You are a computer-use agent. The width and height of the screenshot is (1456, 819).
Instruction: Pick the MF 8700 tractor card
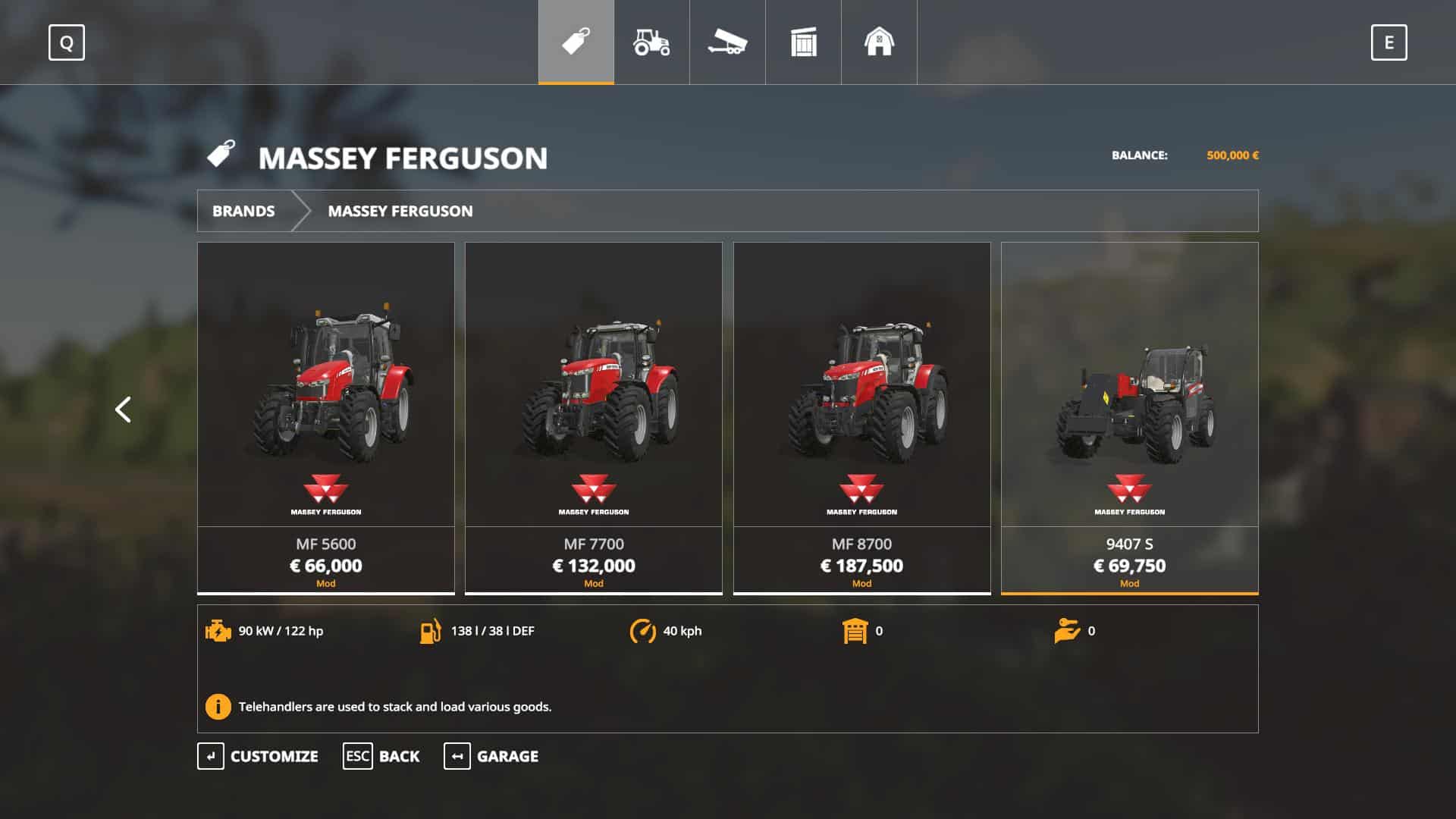pyautogui.click(x=861, y=417)
